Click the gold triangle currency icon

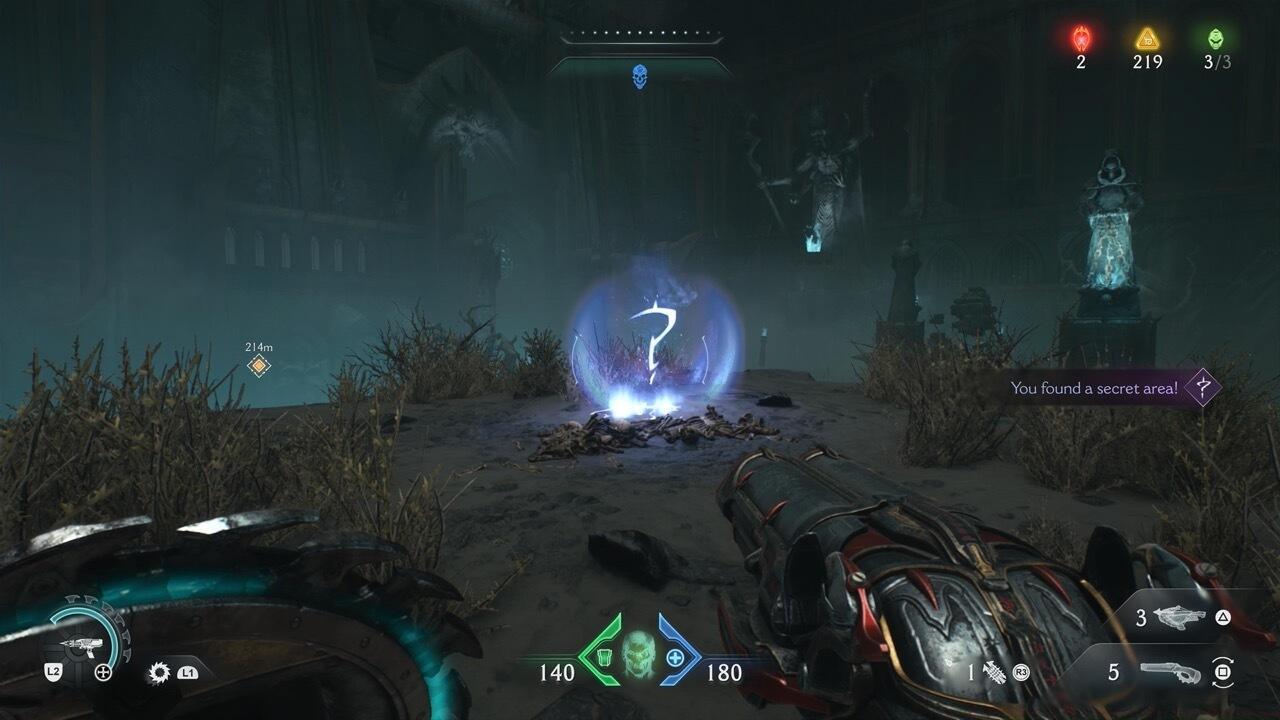tap(1147, 39)
